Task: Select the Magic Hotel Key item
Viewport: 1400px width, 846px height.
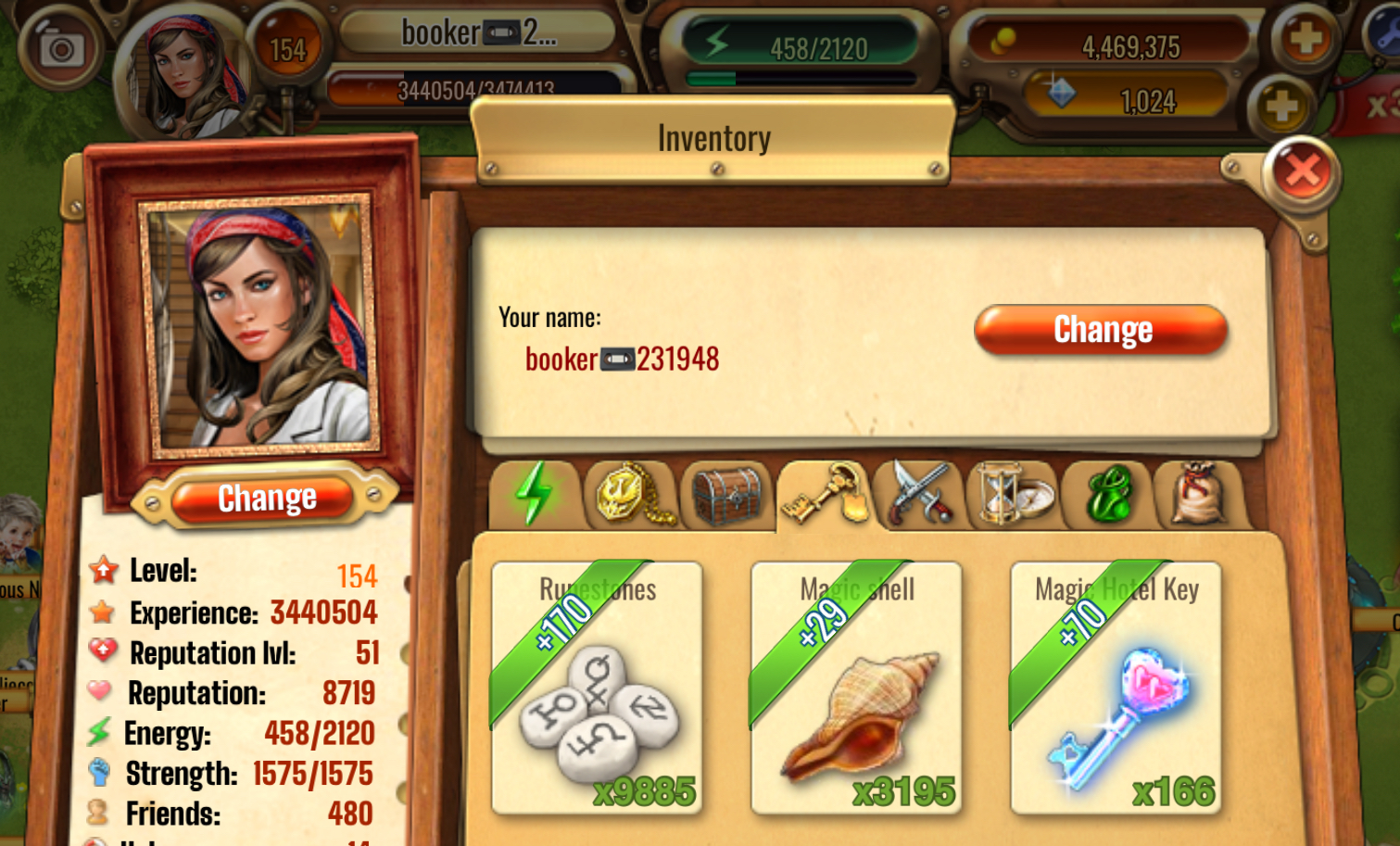Action: tap(1116, 688)
